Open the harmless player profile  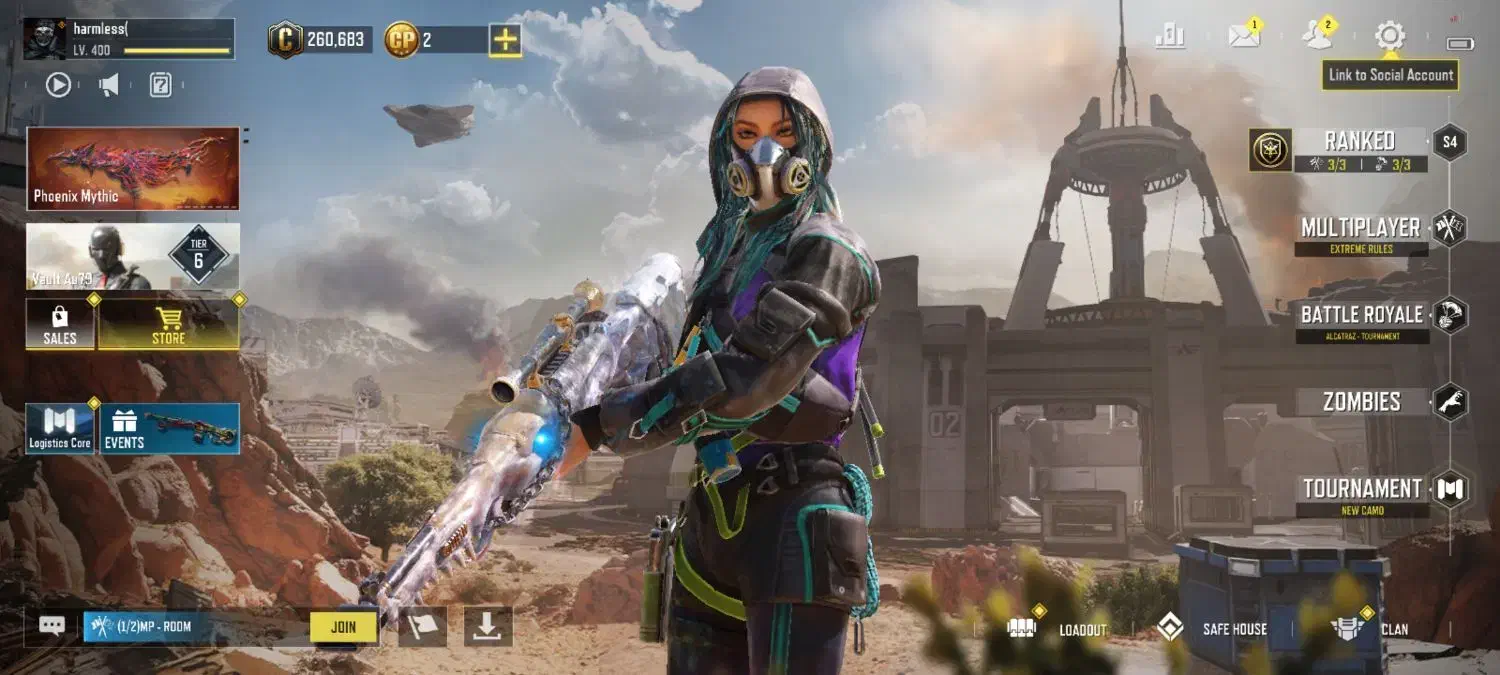129,39
